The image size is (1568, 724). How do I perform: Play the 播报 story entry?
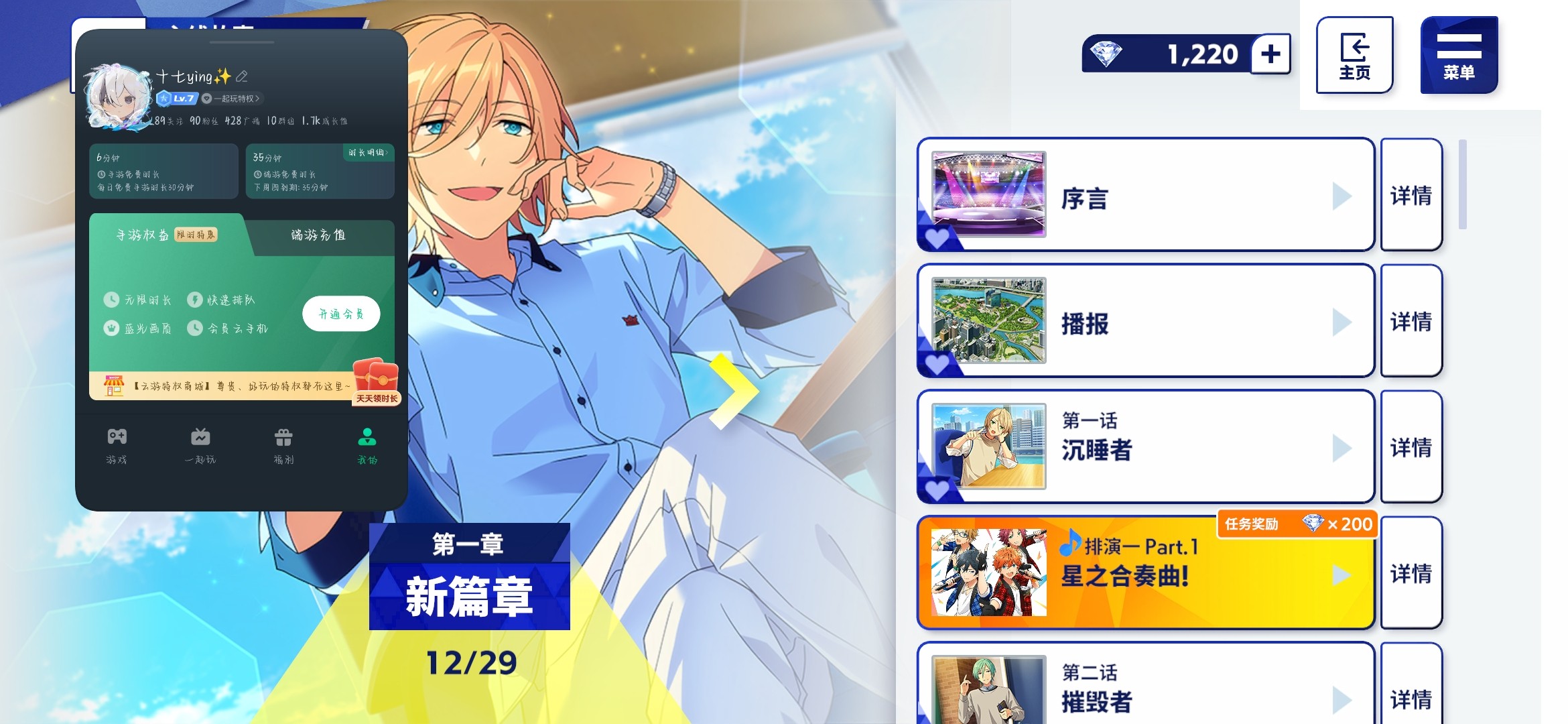tap(1145, 322)
